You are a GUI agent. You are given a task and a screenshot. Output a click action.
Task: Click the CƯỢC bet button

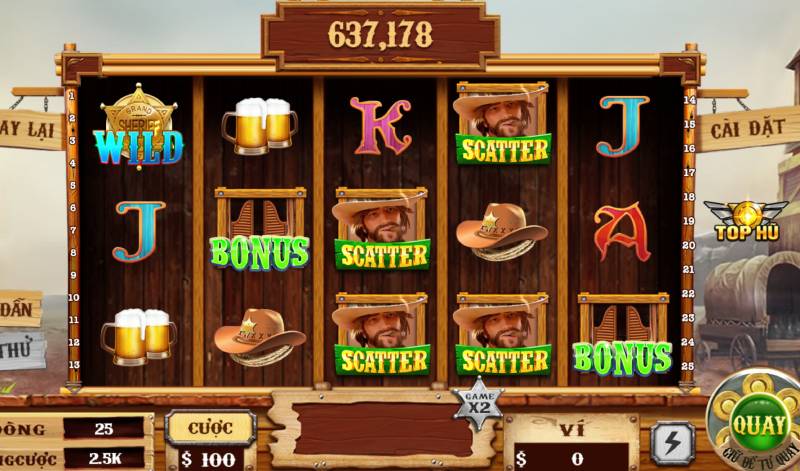205,427
